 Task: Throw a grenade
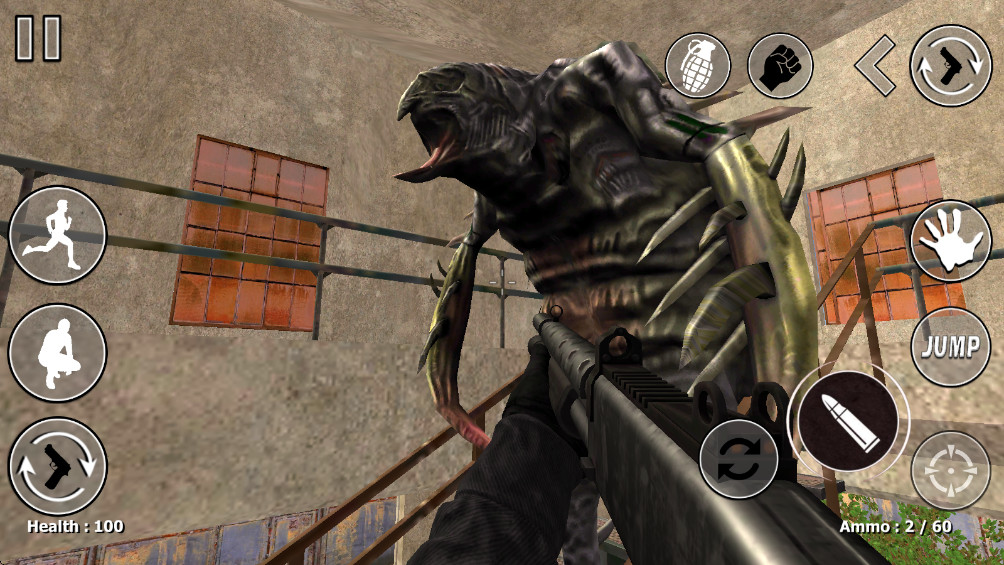[697, 66]
